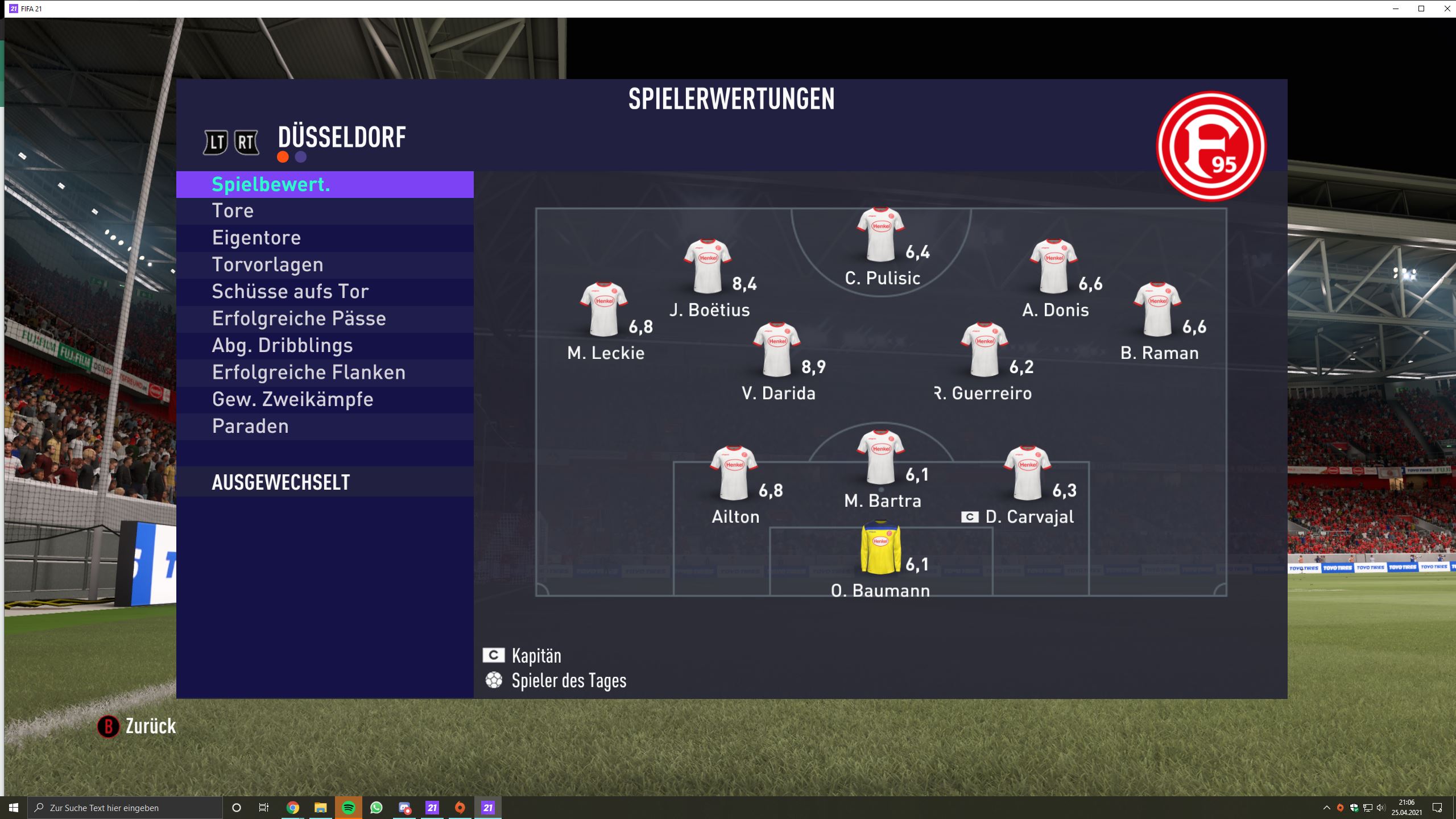This screenshot has height=819, width=1456.
Task: Select captain D. Carvajal's shirt
Action: click(1027, 474)
